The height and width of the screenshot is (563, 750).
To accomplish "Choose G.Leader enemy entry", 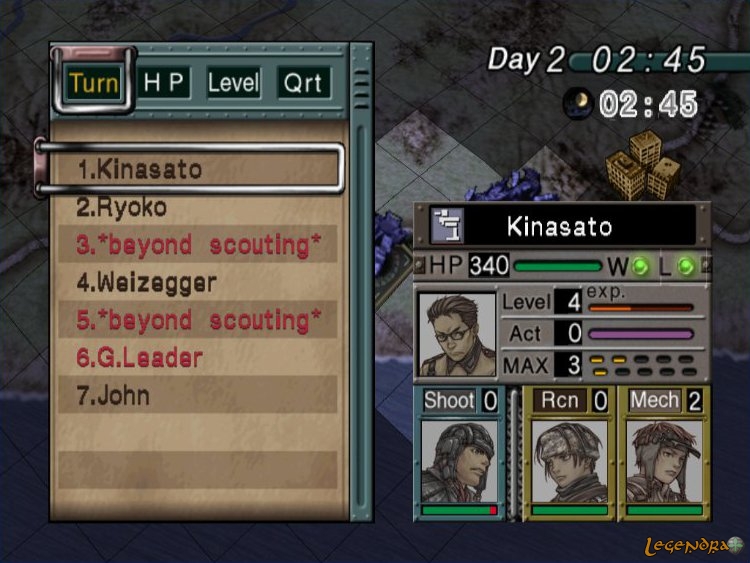I will [139, 358].
